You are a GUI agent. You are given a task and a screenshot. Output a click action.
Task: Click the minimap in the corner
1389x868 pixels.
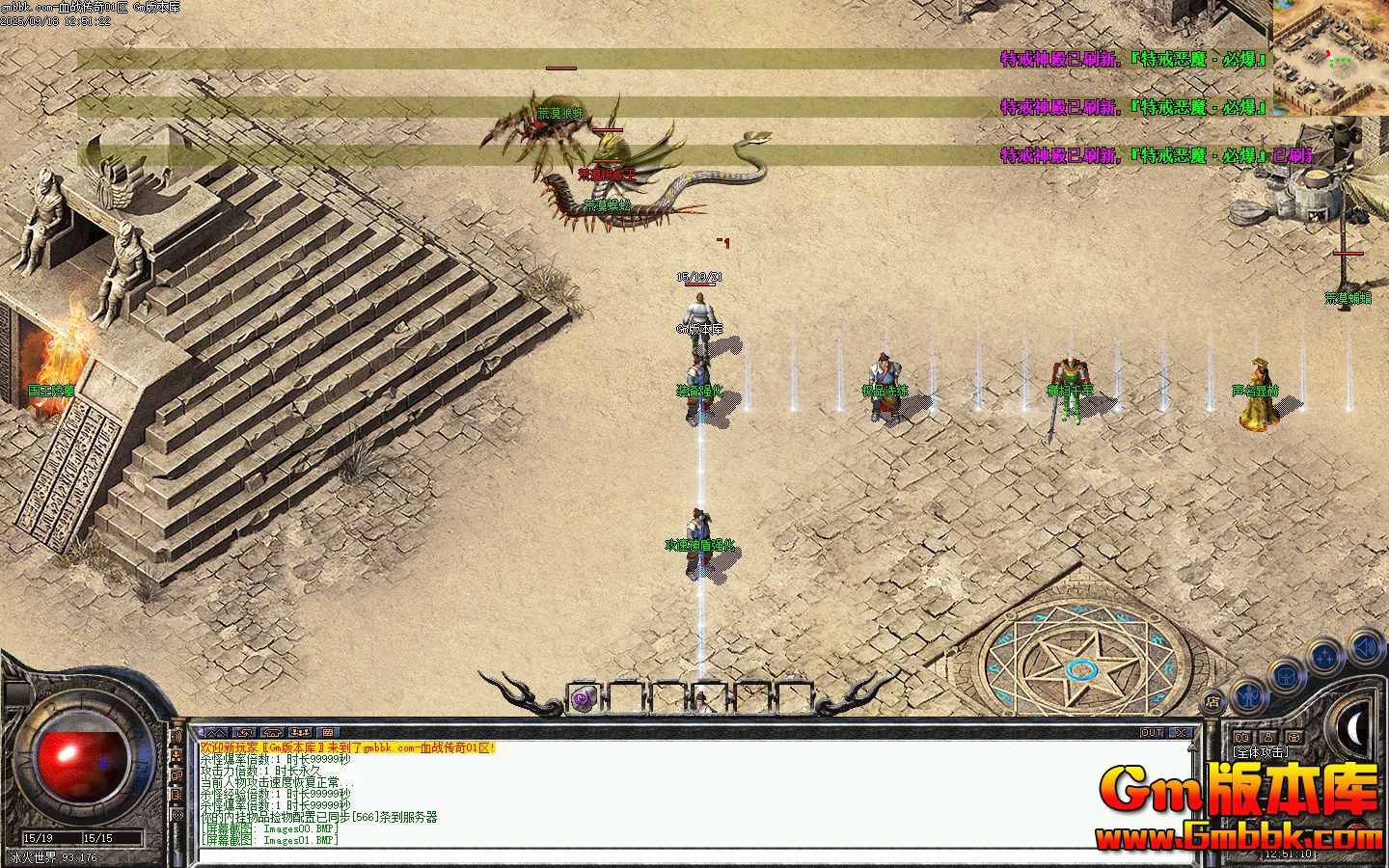click(1330, 58)
